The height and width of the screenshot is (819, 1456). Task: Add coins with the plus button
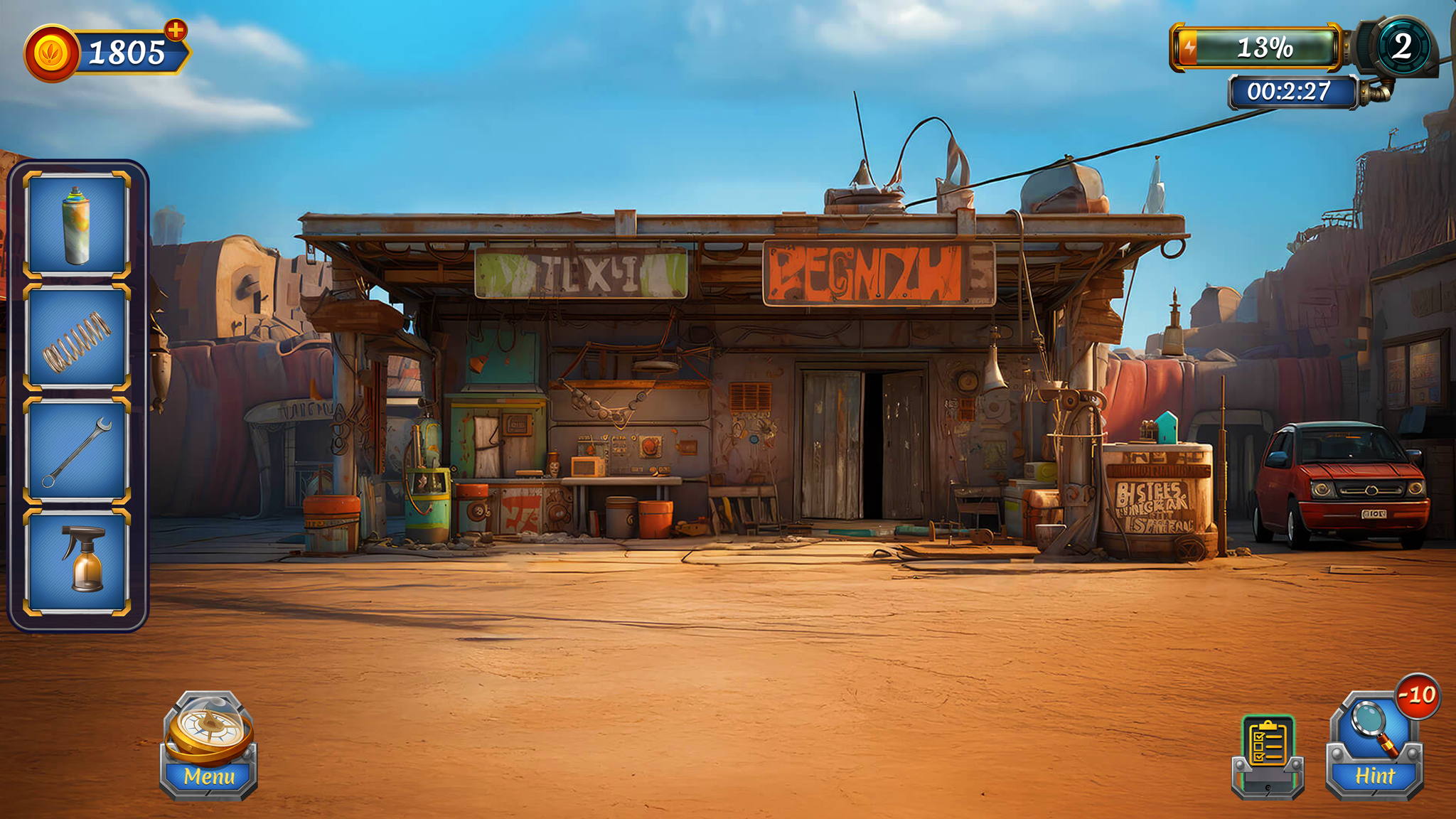175,31
